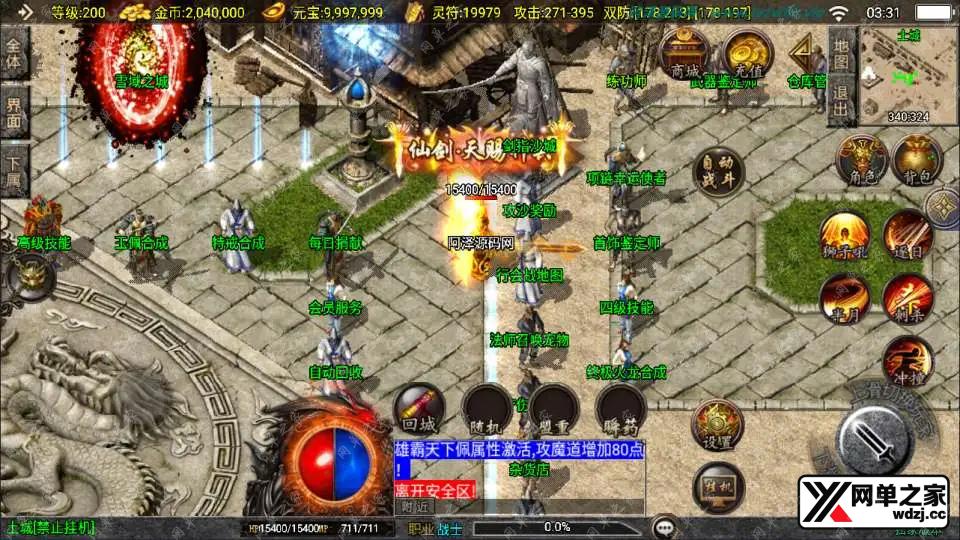This screenshot has height=540, width=960.
Task: Click the 地图 map button
Action: [x=841, y=57]
